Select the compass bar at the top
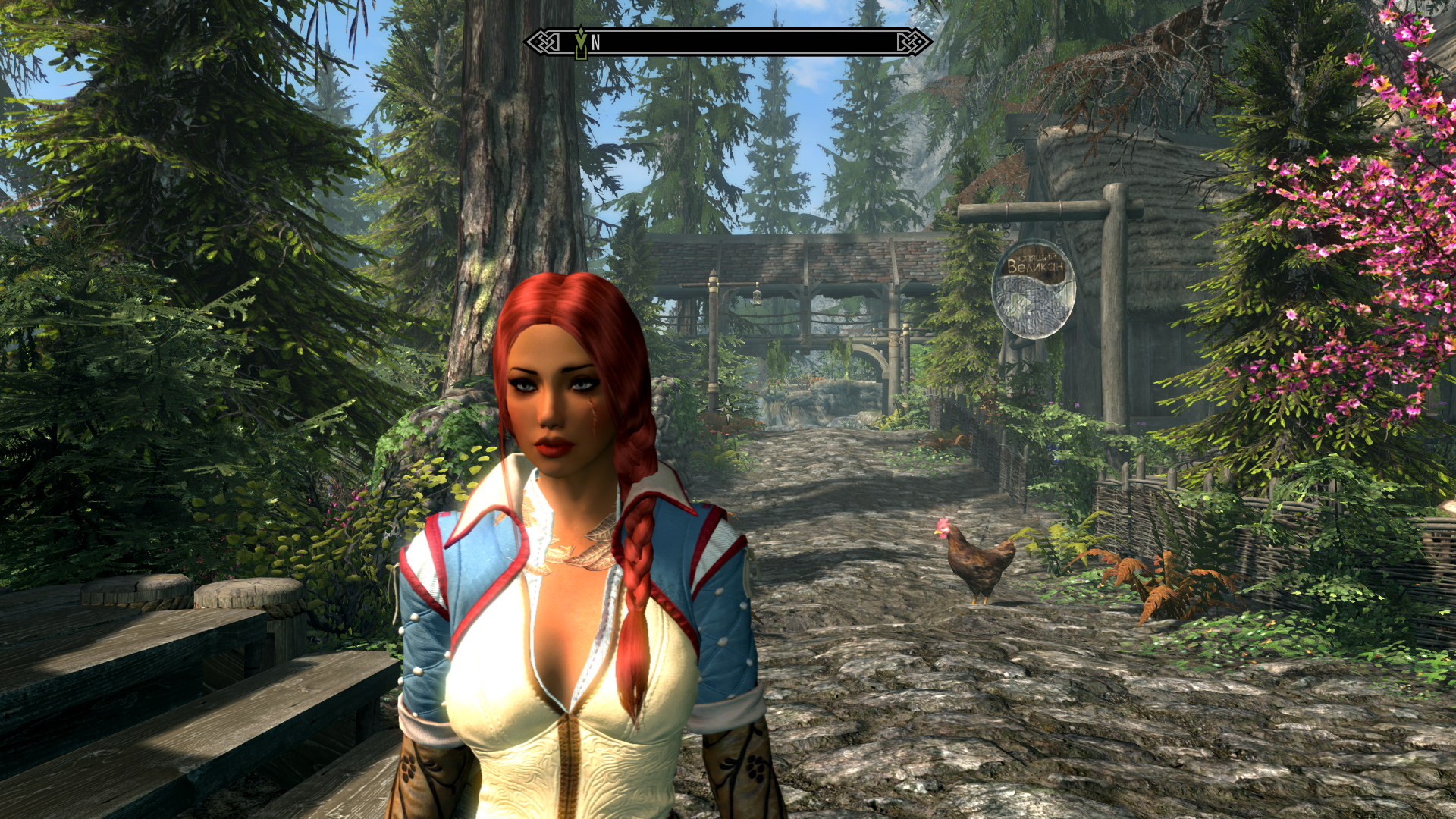Image resolution: width=1456 pixels, height=819 pixels. 728,42
